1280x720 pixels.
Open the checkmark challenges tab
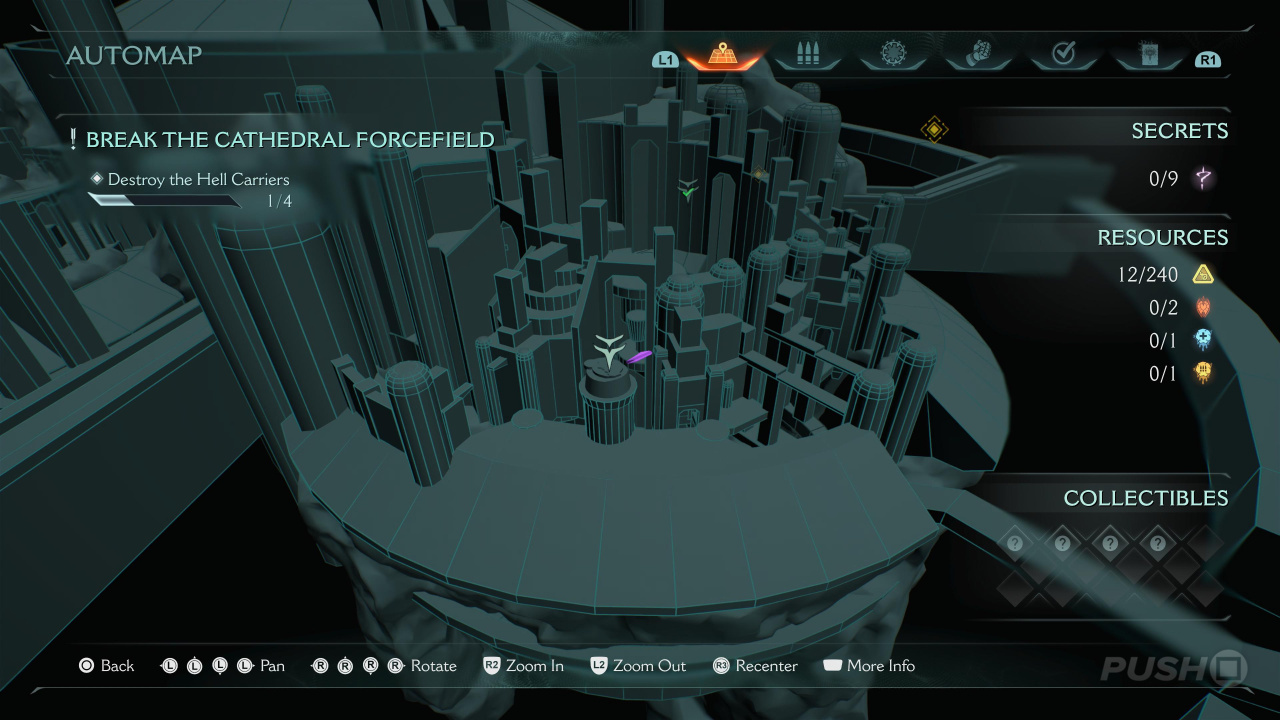click(1063, 55)
